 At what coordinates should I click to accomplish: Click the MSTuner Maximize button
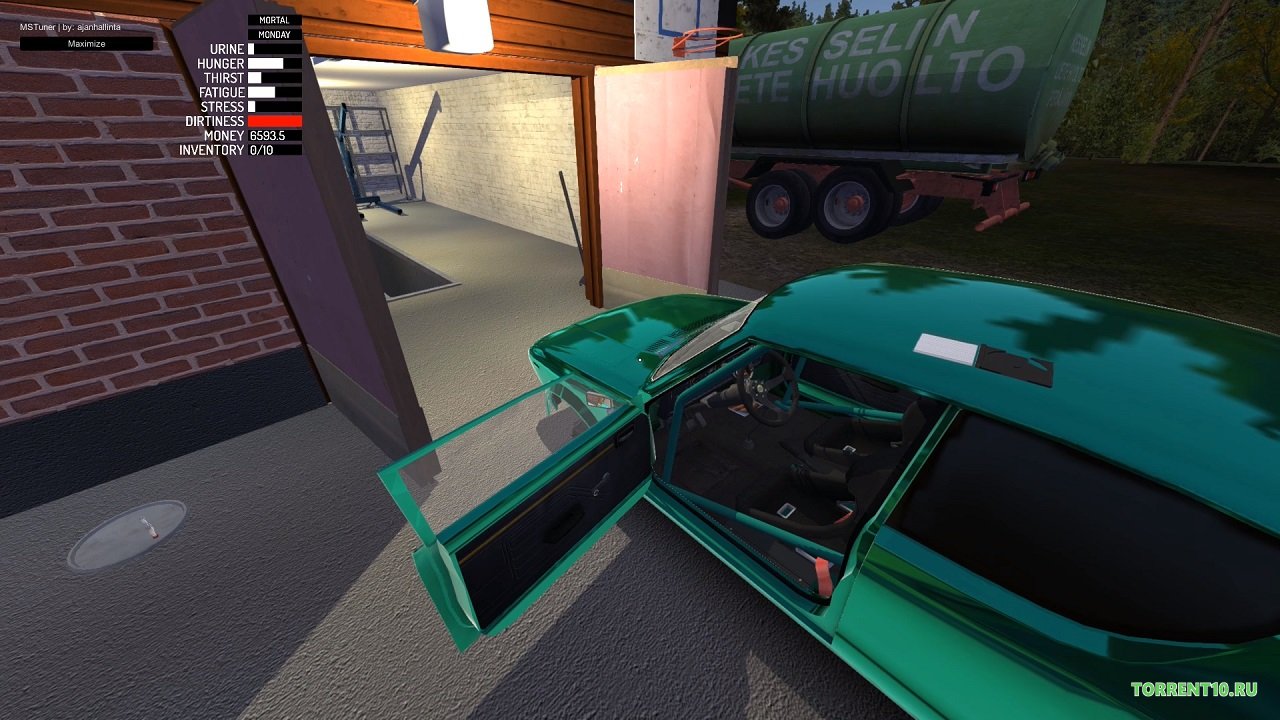[86, 44]
